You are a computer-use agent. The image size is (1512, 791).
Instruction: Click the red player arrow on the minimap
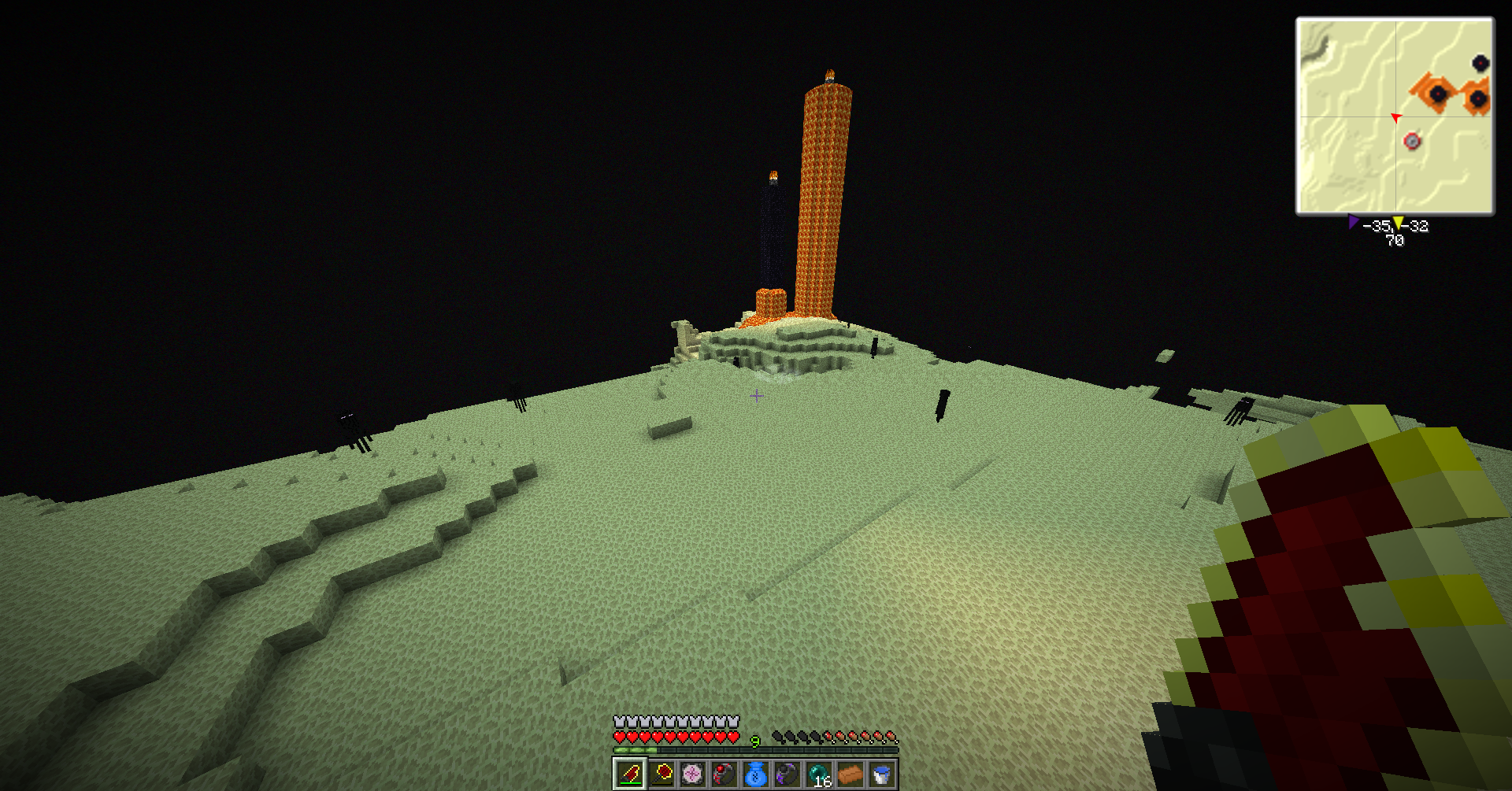(x=1395, y=117)
